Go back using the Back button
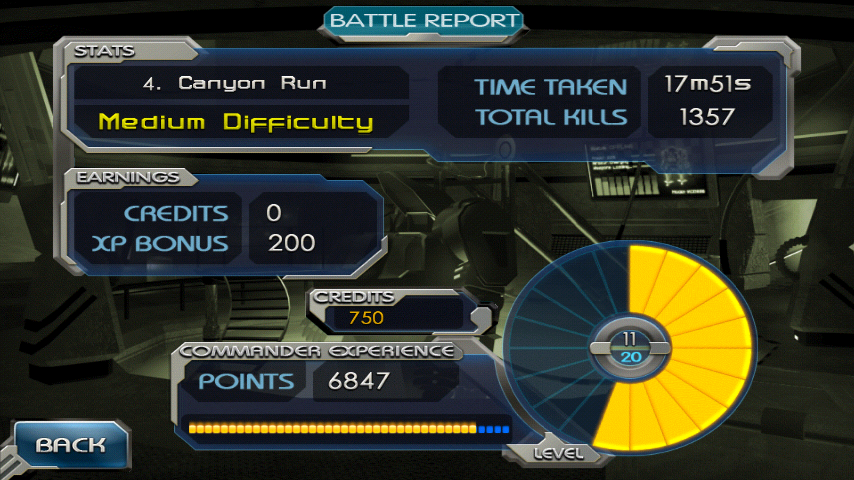This screenshot has height=480, width=854. (71, 445)
